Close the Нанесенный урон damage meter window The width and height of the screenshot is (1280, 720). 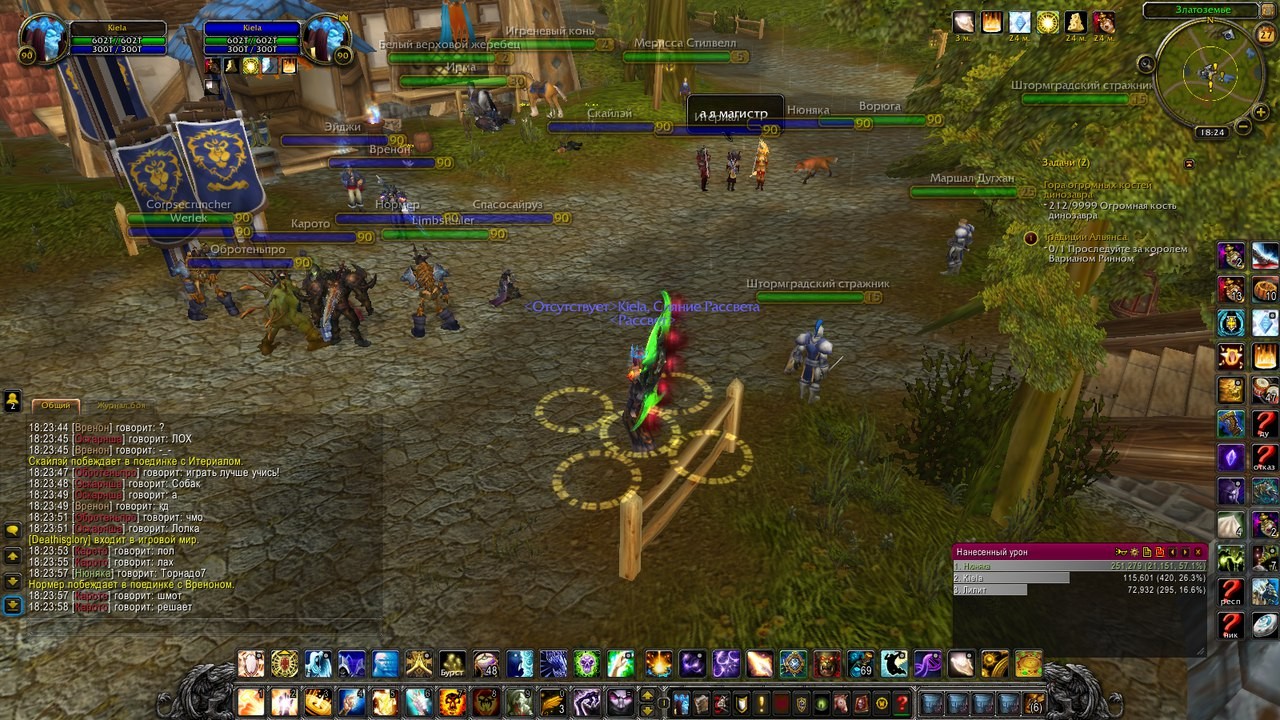point(1198,552)
